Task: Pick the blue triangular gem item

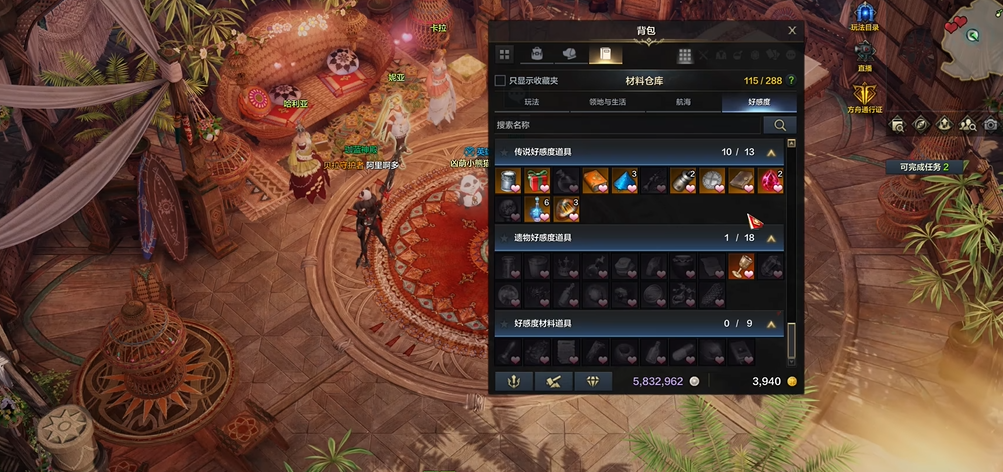Action: 625,181
